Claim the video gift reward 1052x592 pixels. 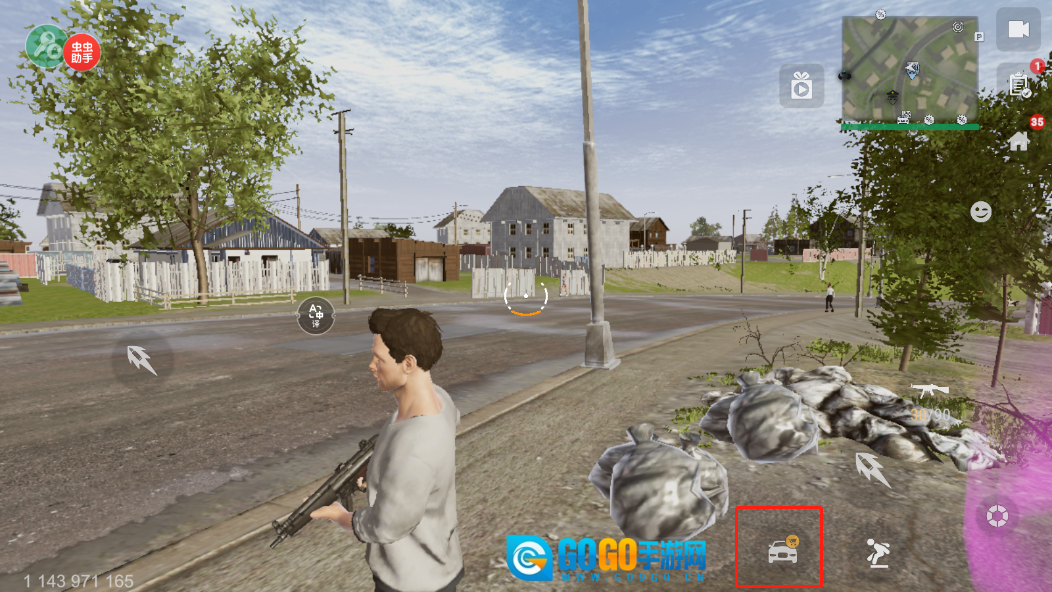point(801,87)
